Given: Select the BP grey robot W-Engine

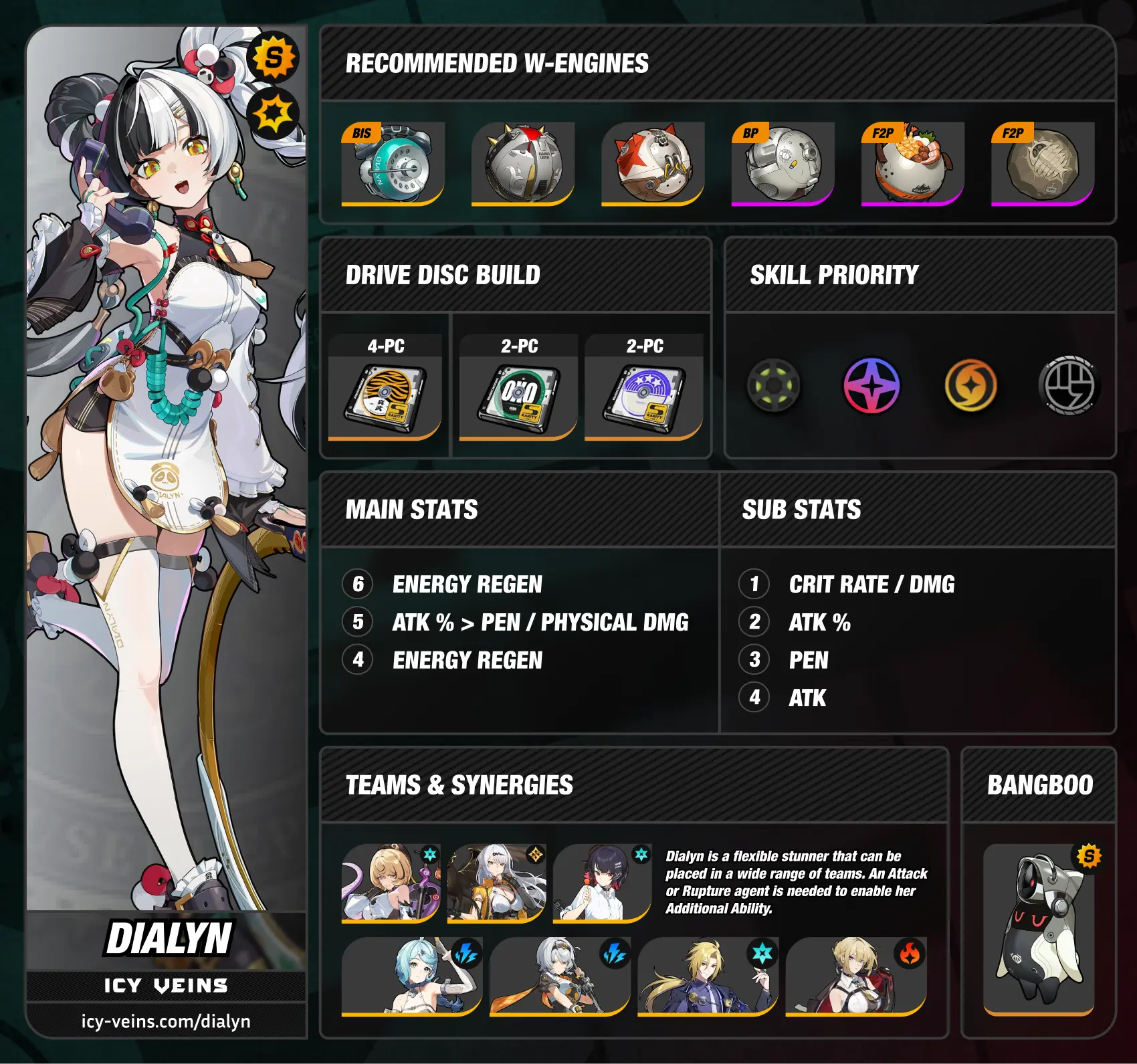Looking at the screenshot, I should tap(782, 164).
